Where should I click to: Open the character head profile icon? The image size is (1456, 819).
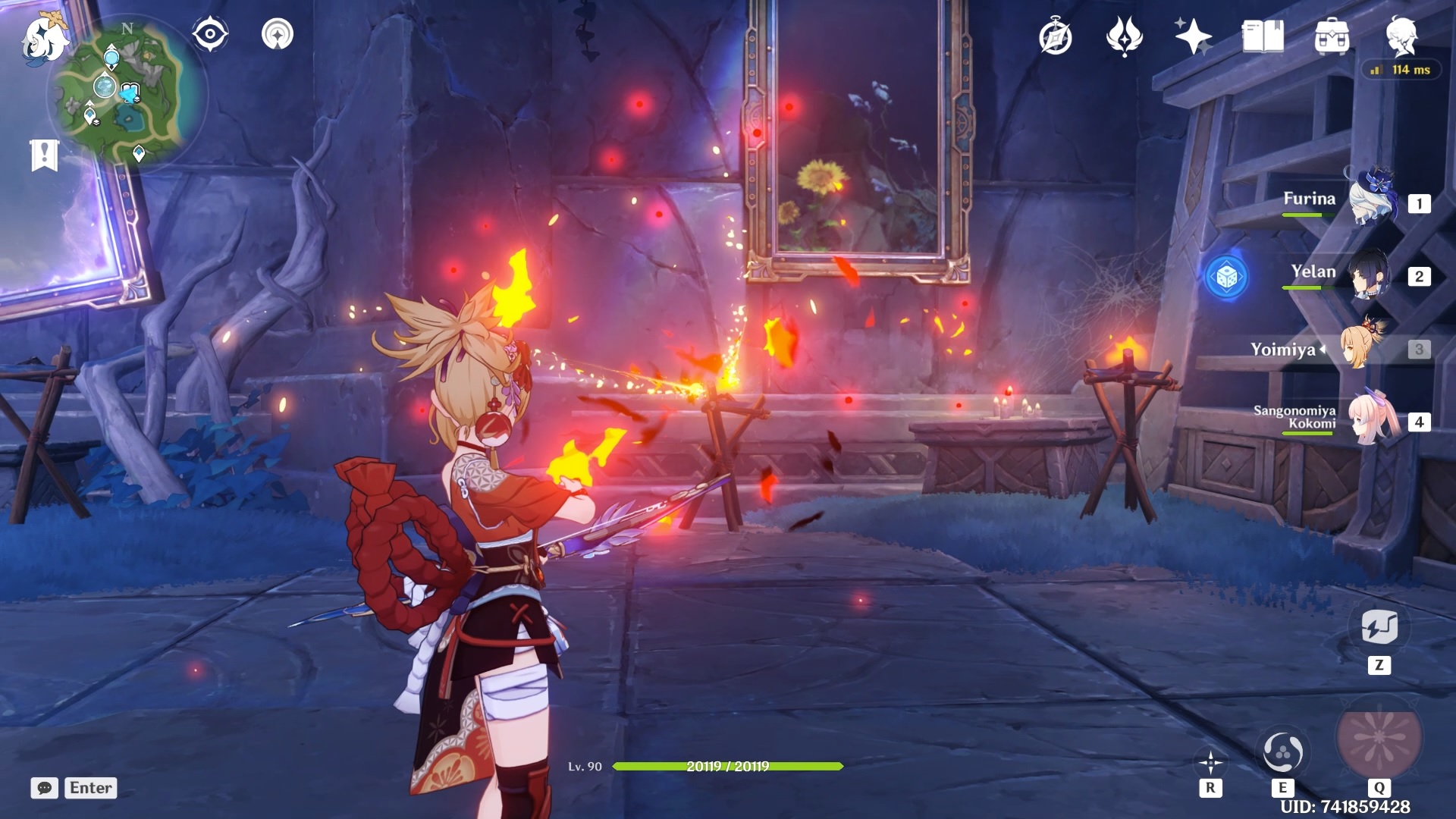coord(1401,36)
